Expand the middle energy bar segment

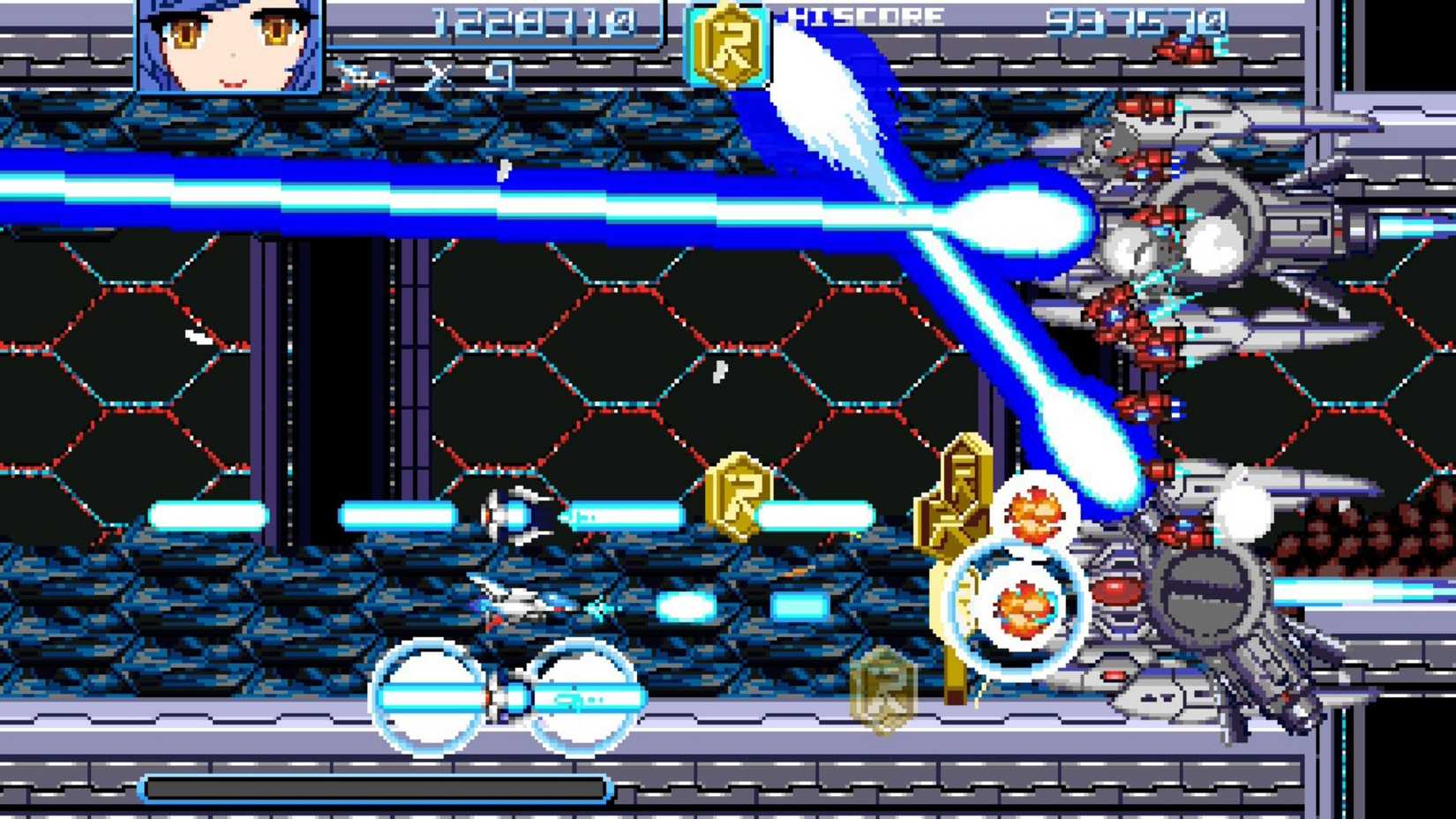coord(397,510)
